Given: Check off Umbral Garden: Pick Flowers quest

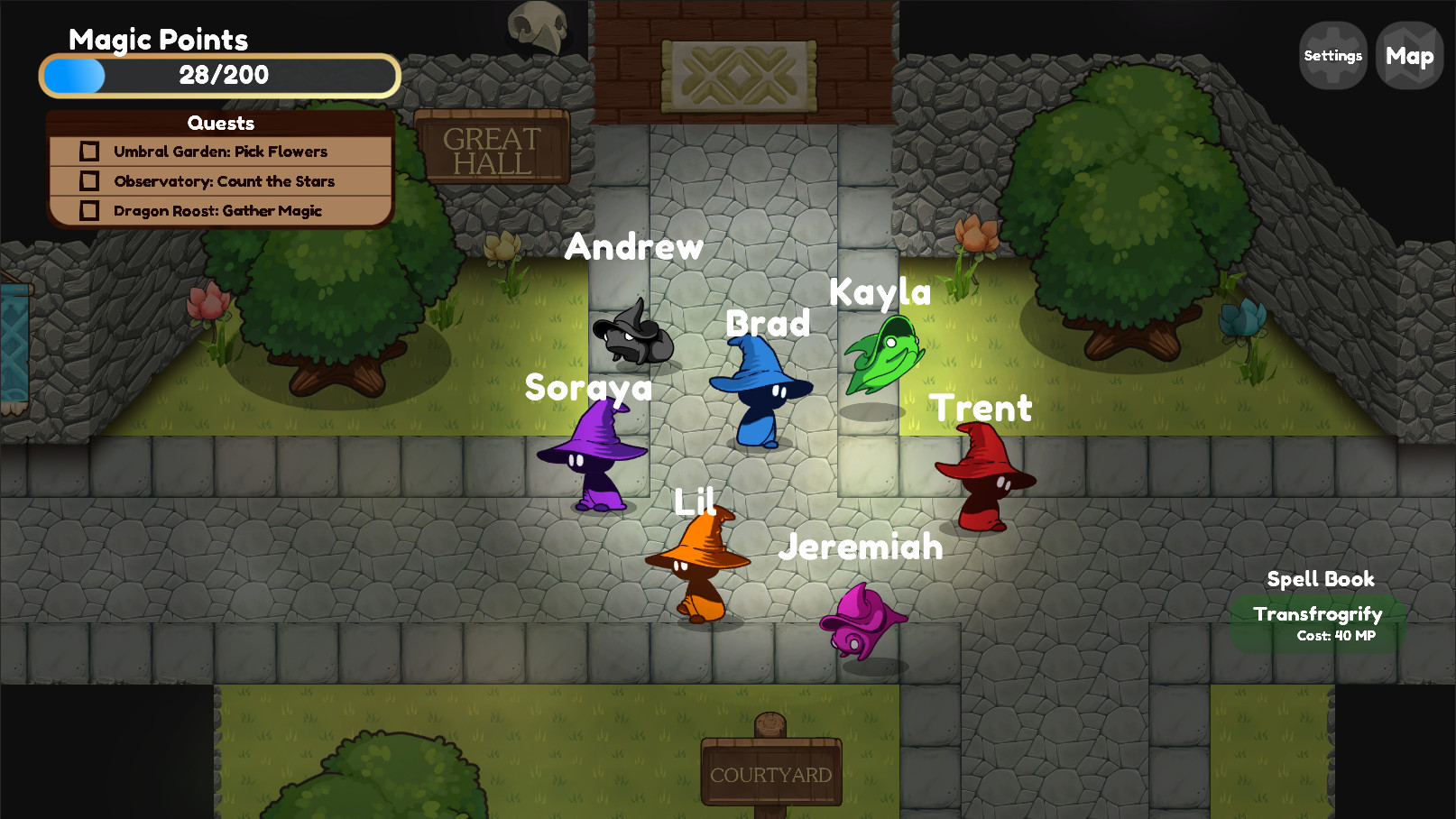Looking at the screenshot, I should (89, 151).
